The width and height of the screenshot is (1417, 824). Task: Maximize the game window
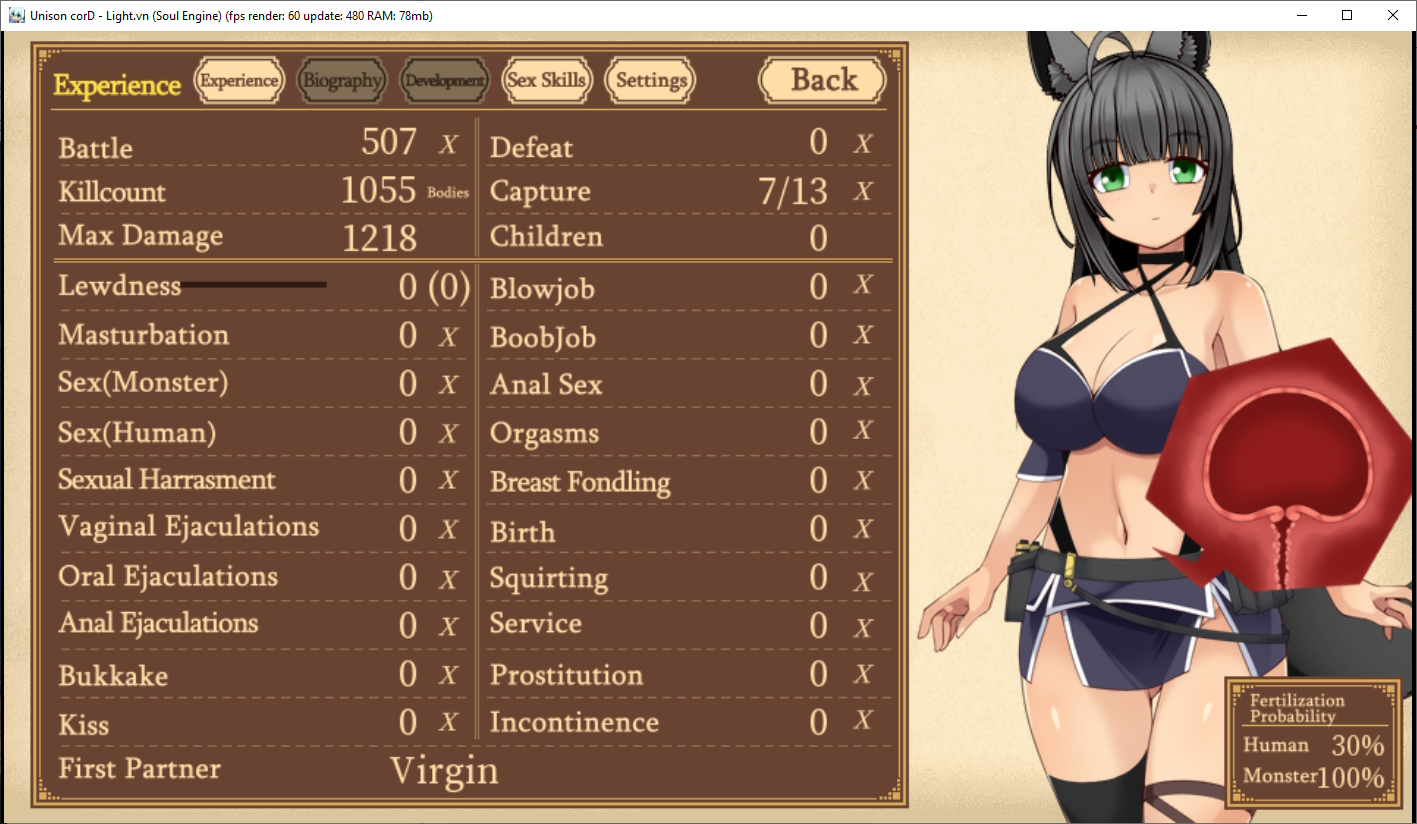pyautogui.click(x=1347, y=15)
